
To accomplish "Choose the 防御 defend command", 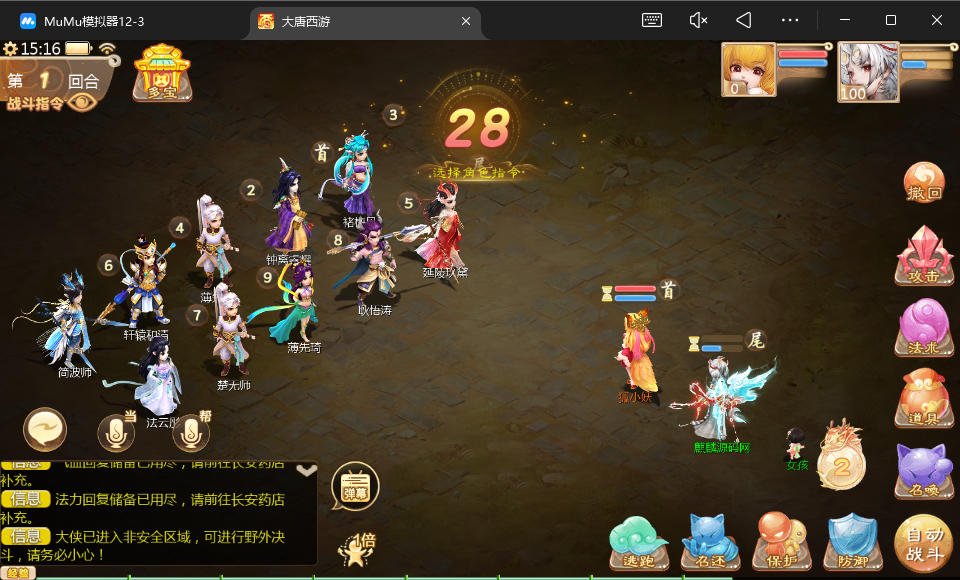I will click(852, 543).
